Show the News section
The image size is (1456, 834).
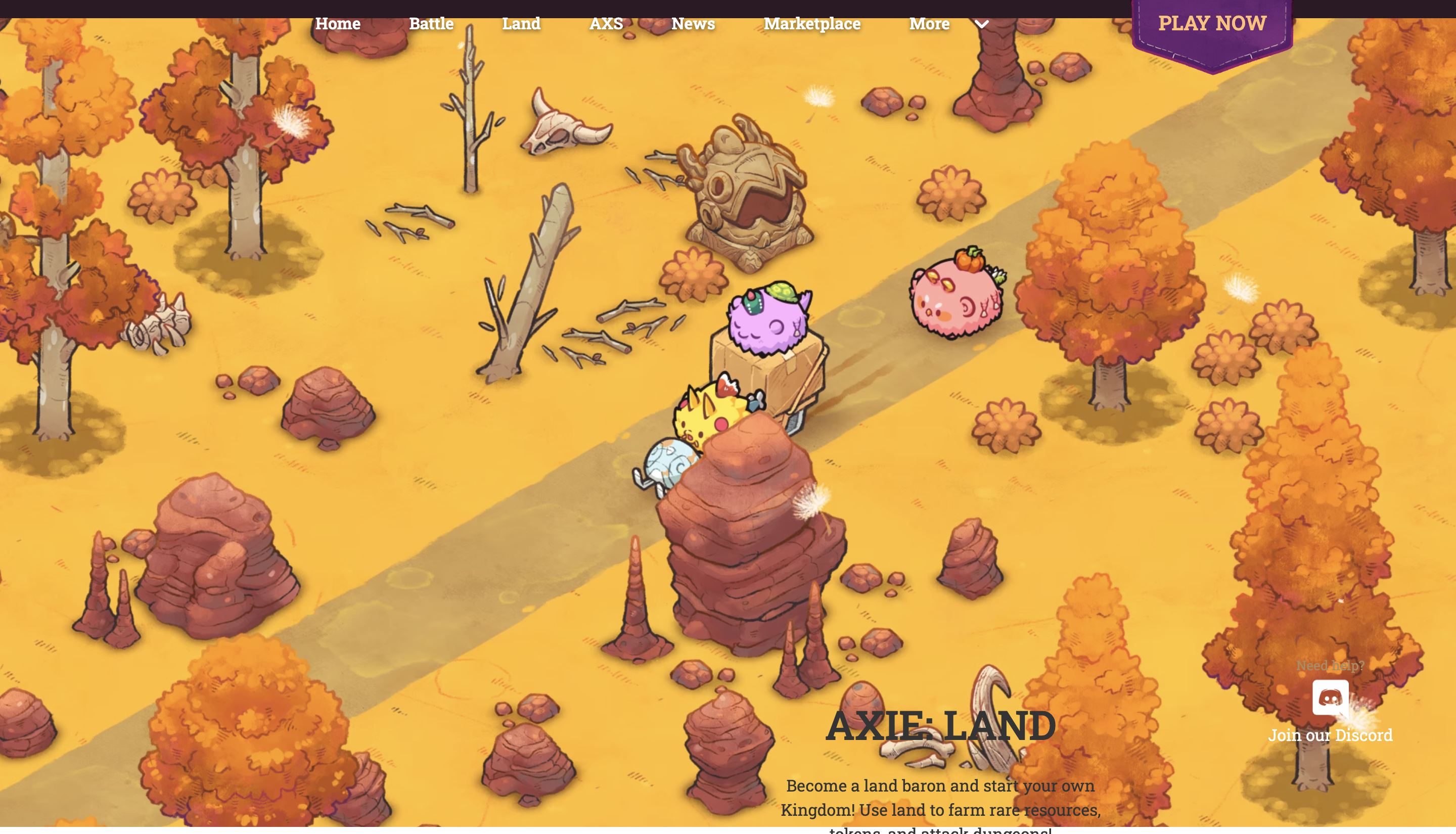(x=693, y=23)
